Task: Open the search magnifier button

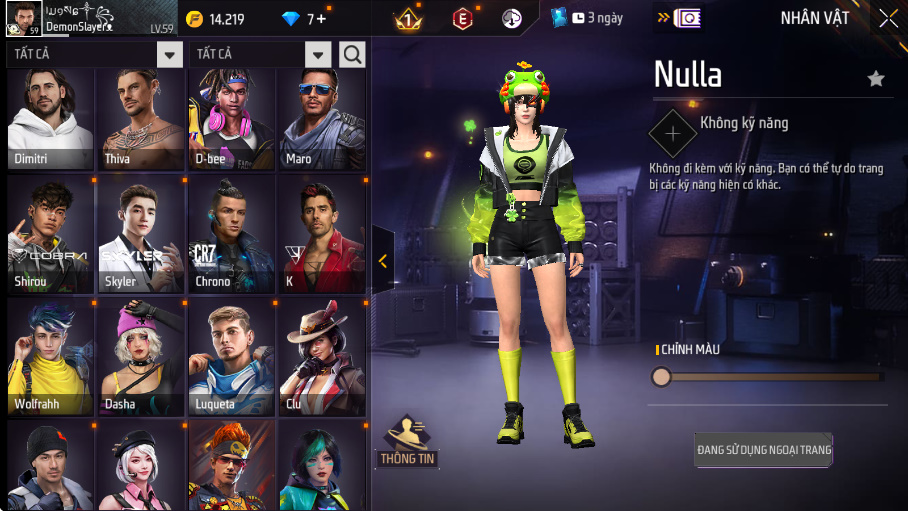Action: coord(352,55)
